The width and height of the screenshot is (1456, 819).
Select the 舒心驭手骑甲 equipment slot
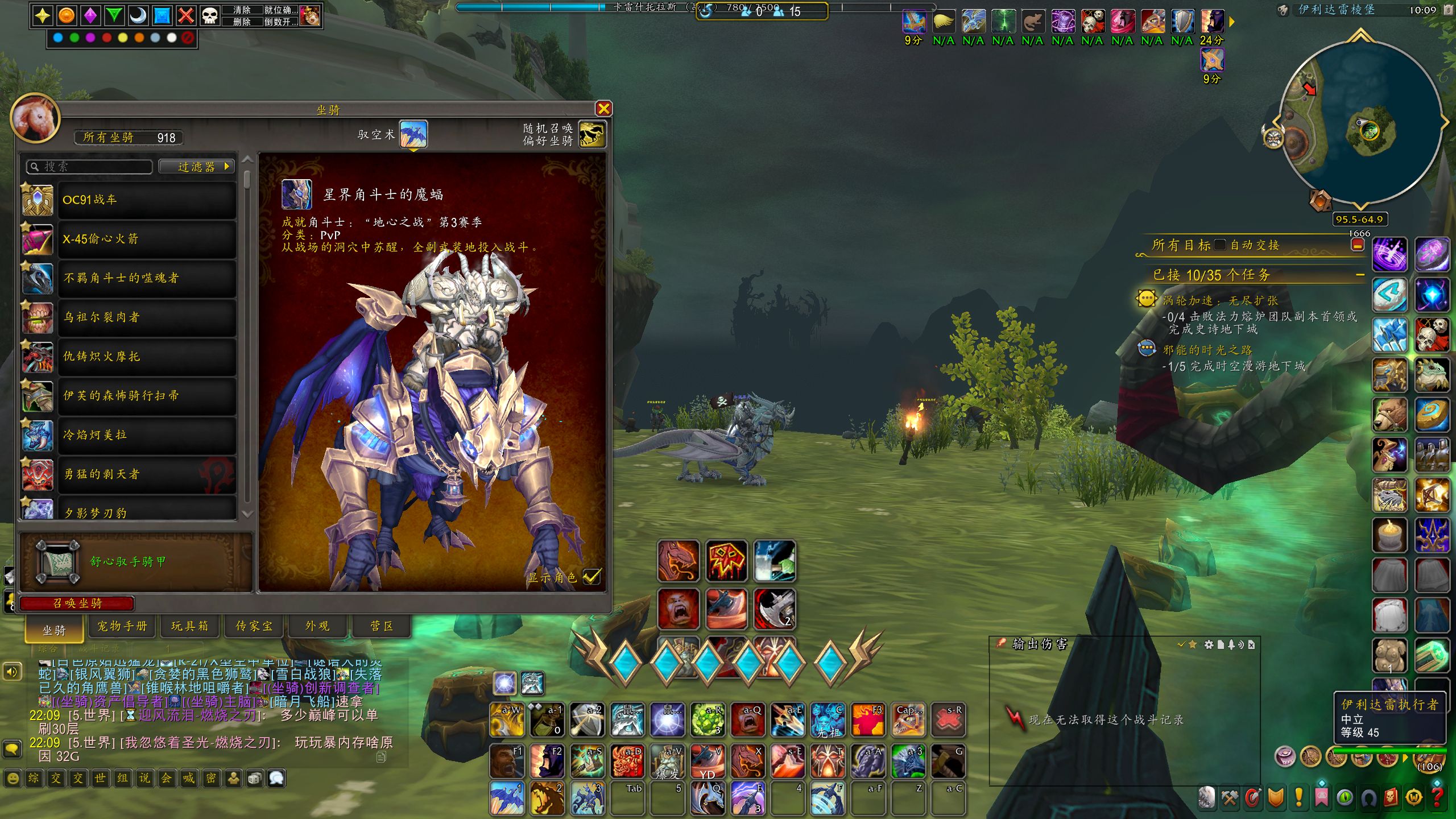(x=57, y=562)
